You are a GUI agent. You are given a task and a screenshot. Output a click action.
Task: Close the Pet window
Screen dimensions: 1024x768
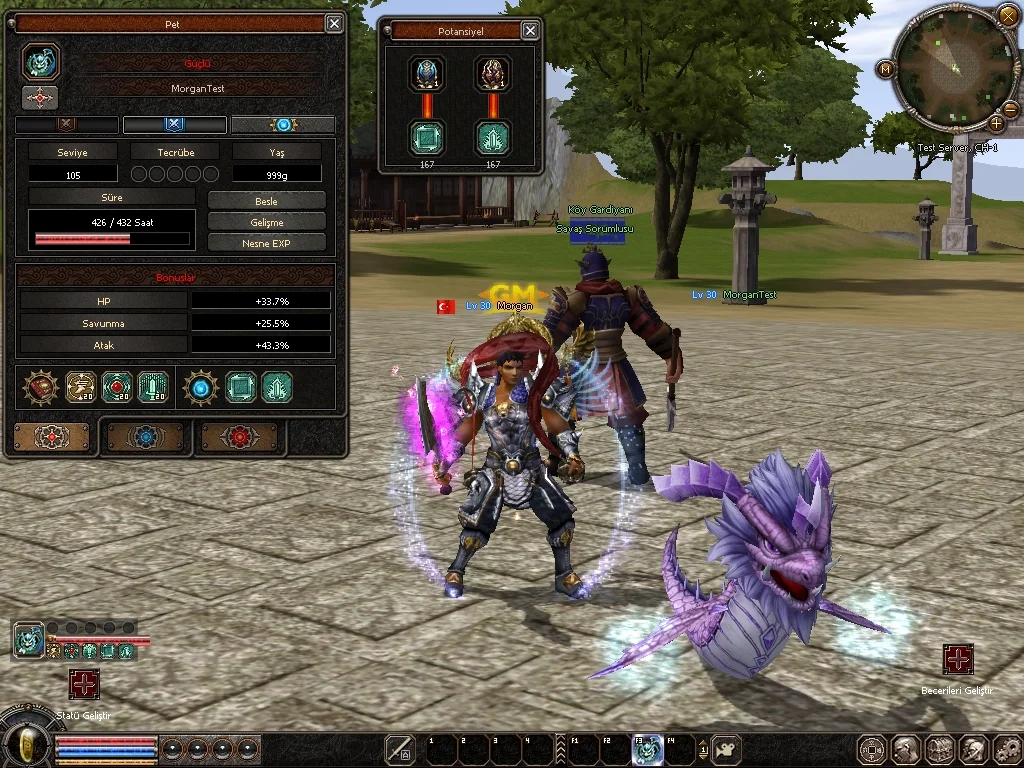[334, 23]
